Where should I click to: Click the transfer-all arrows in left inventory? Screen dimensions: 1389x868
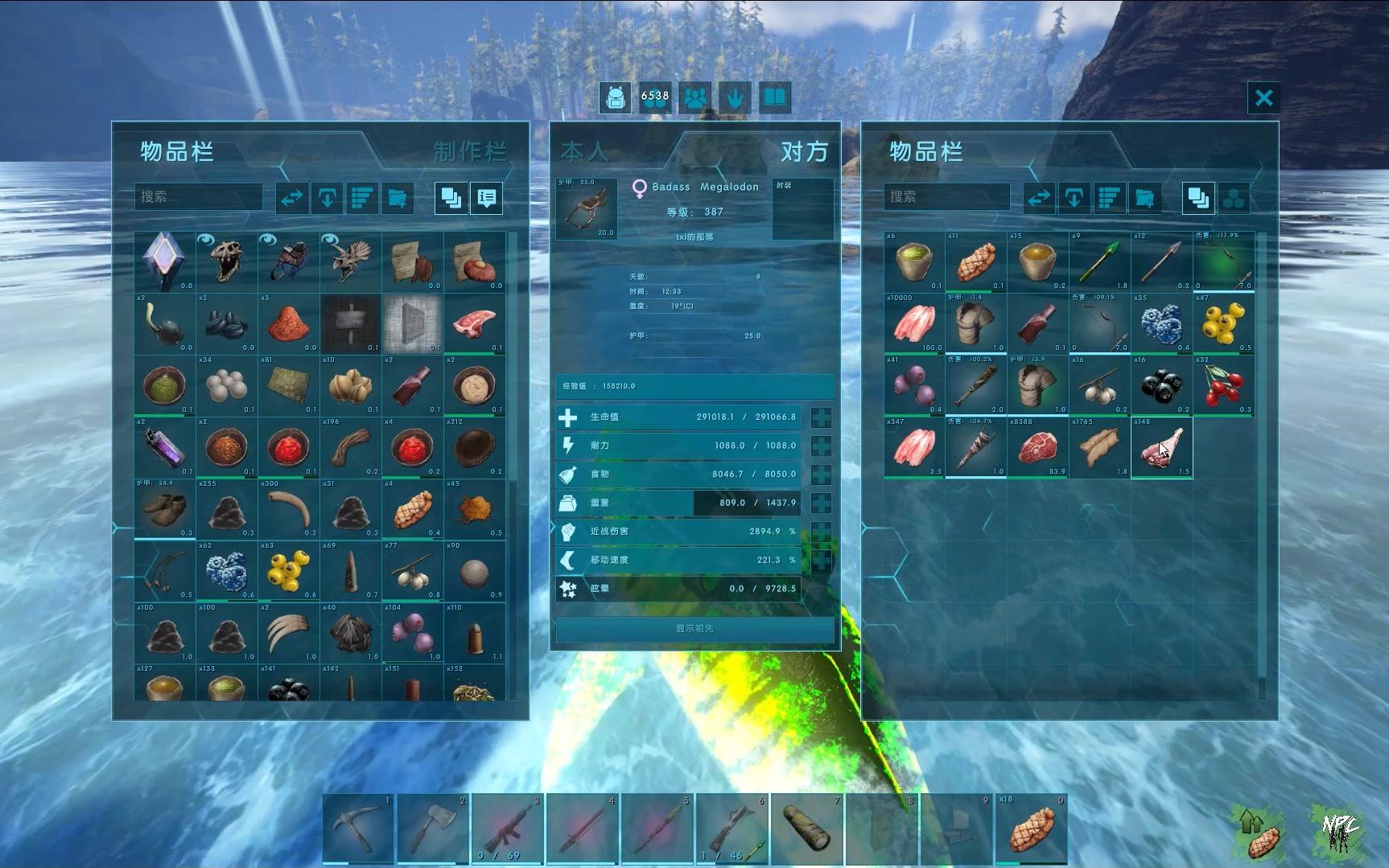click(x=291, y=198)
